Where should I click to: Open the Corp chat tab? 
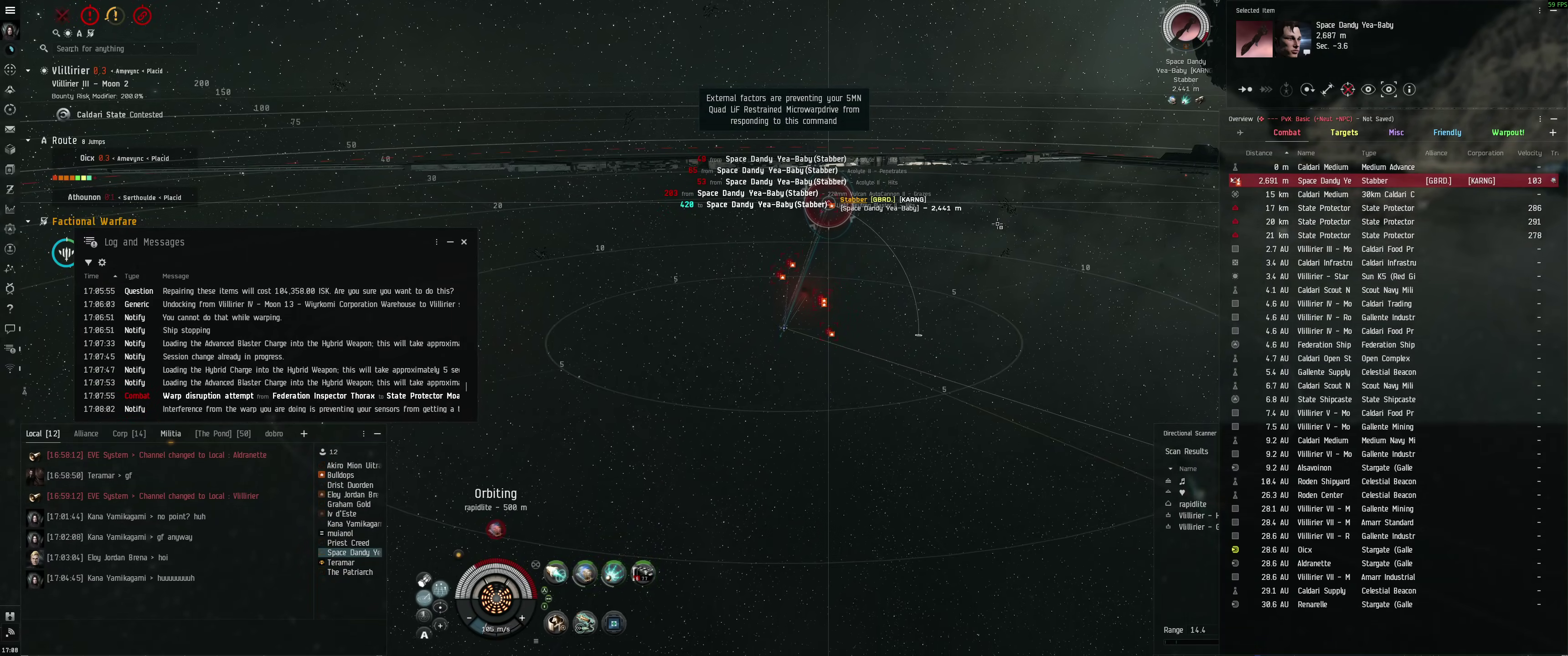click(129, 434)
